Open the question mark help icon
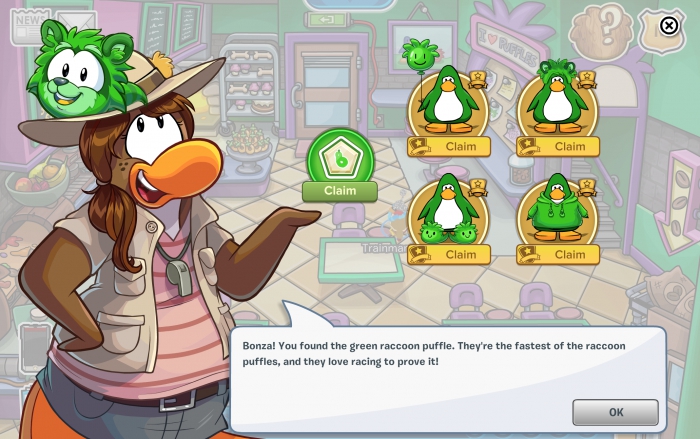The image size is (700, 439). pyautogui.click(x=601, y=26)
